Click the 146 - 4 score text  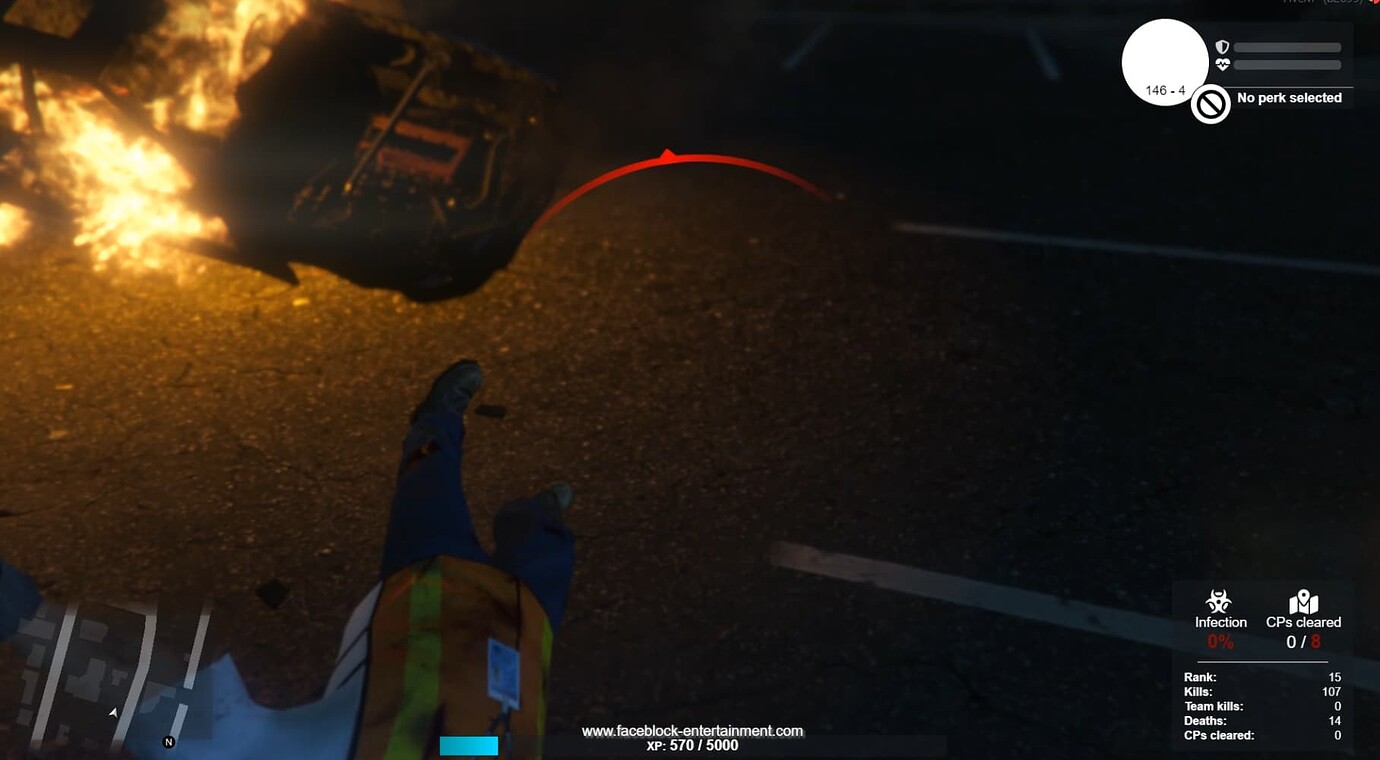(1164, 91)
